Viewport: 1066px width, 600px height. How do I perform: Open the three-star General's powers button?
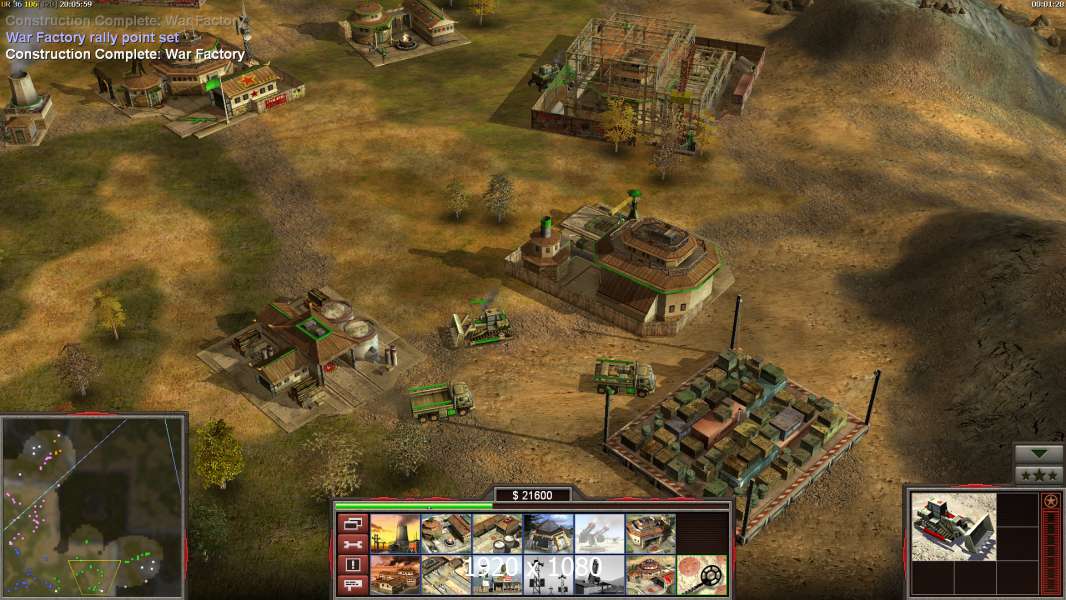tap(1039, 475)
